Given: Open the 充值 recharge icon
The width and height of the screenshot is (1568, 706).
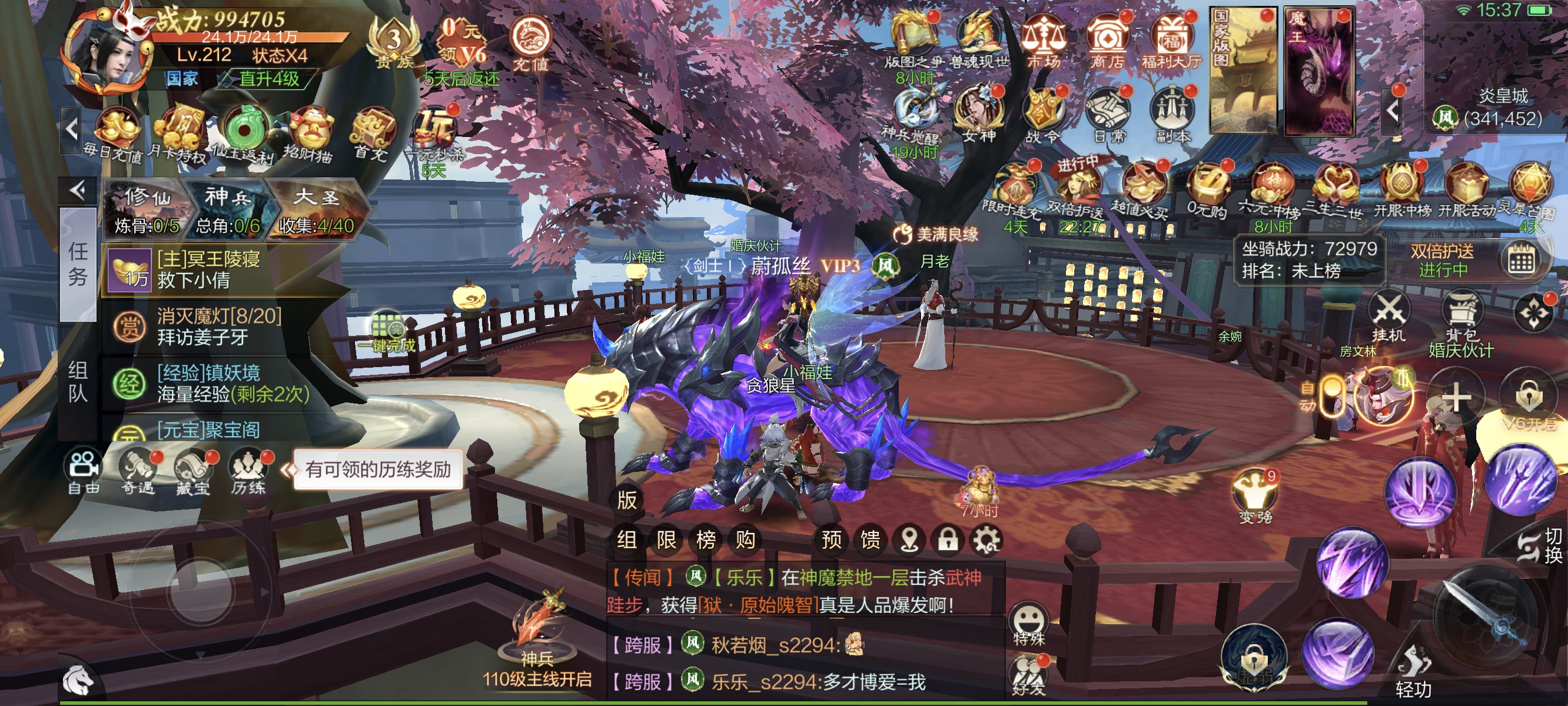Looking at the screenshot, I should coord(531,41).
